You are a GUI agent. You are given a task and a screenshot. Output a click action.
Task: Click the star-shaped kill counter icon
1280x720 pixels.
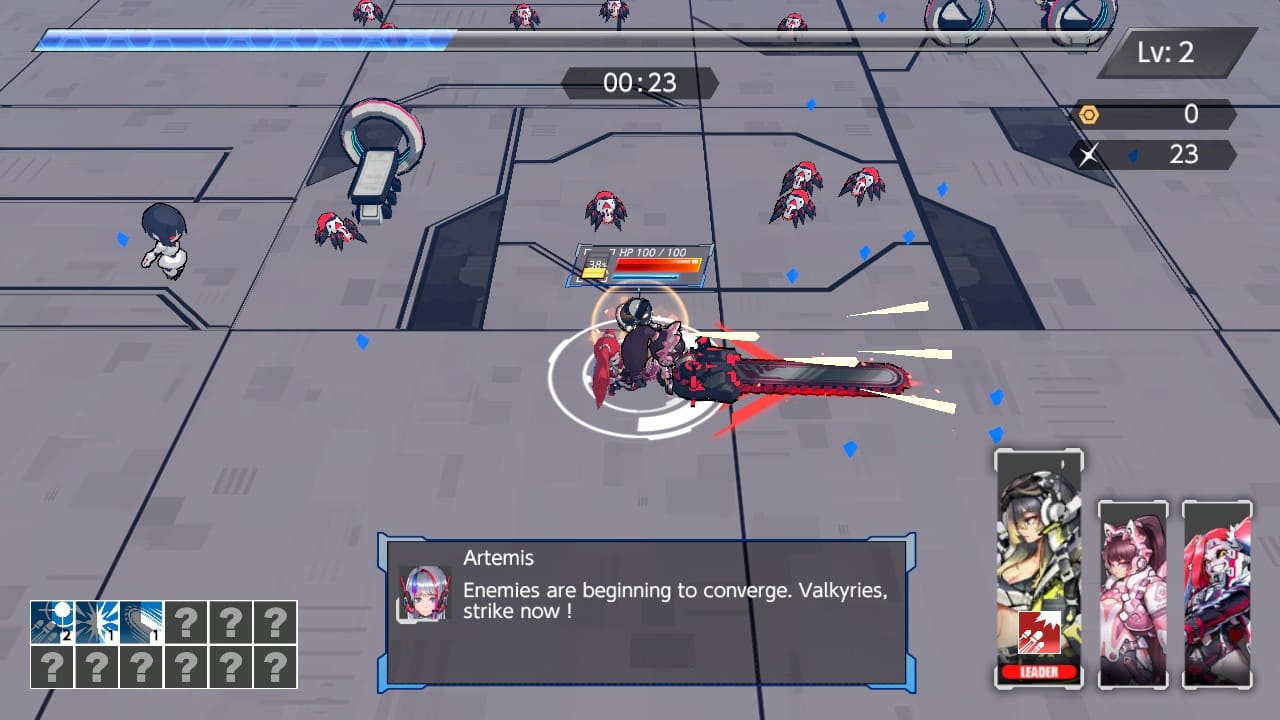(x=1090, y=155)
